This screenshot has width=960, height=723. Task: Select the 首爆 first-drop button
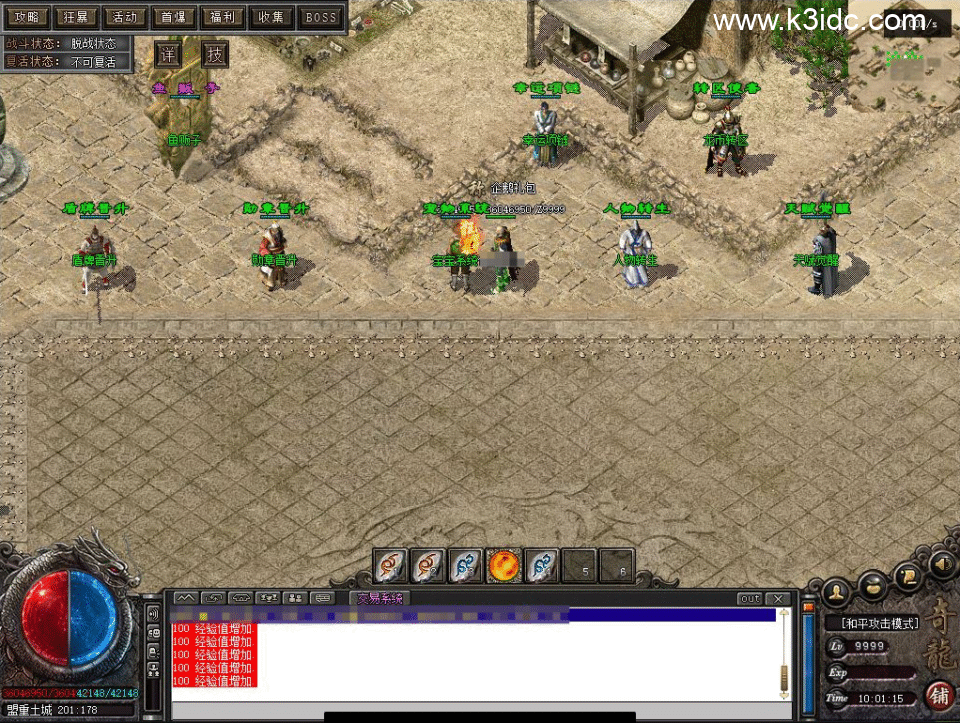coord(173,17)
